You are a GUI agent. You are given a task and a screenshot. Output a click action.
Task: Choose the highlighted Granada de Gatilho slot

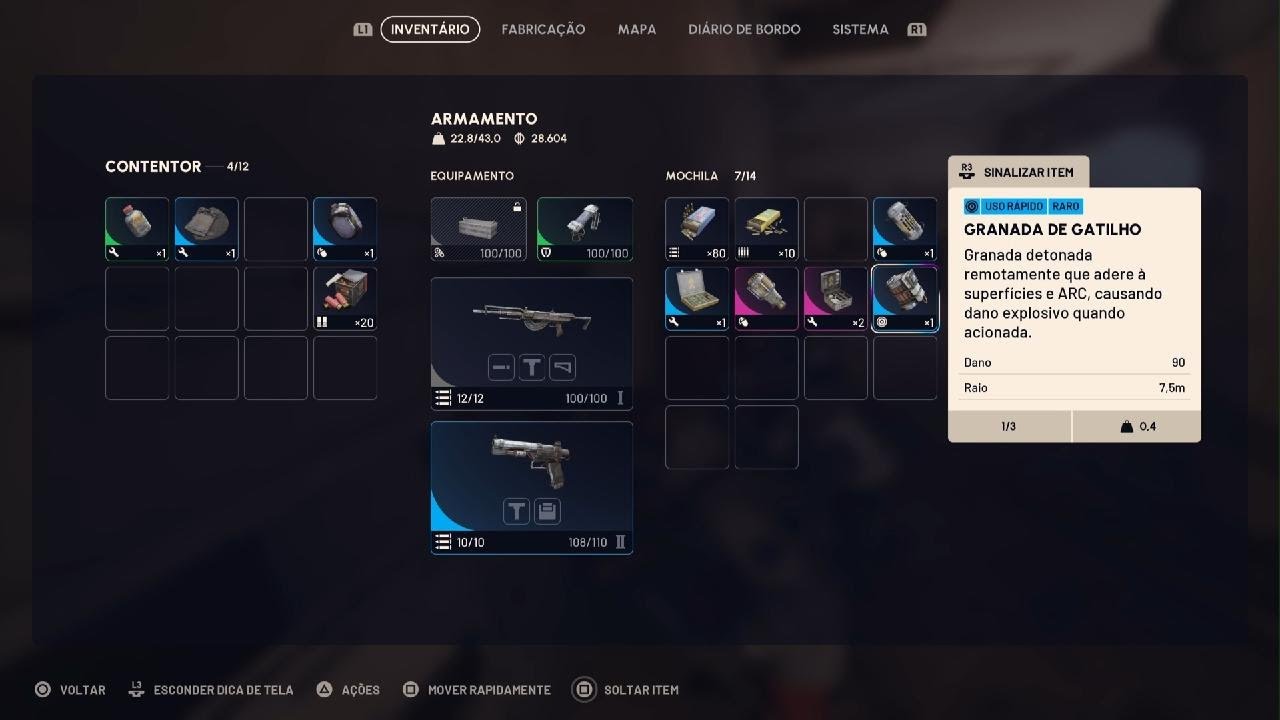click(905, 298)
